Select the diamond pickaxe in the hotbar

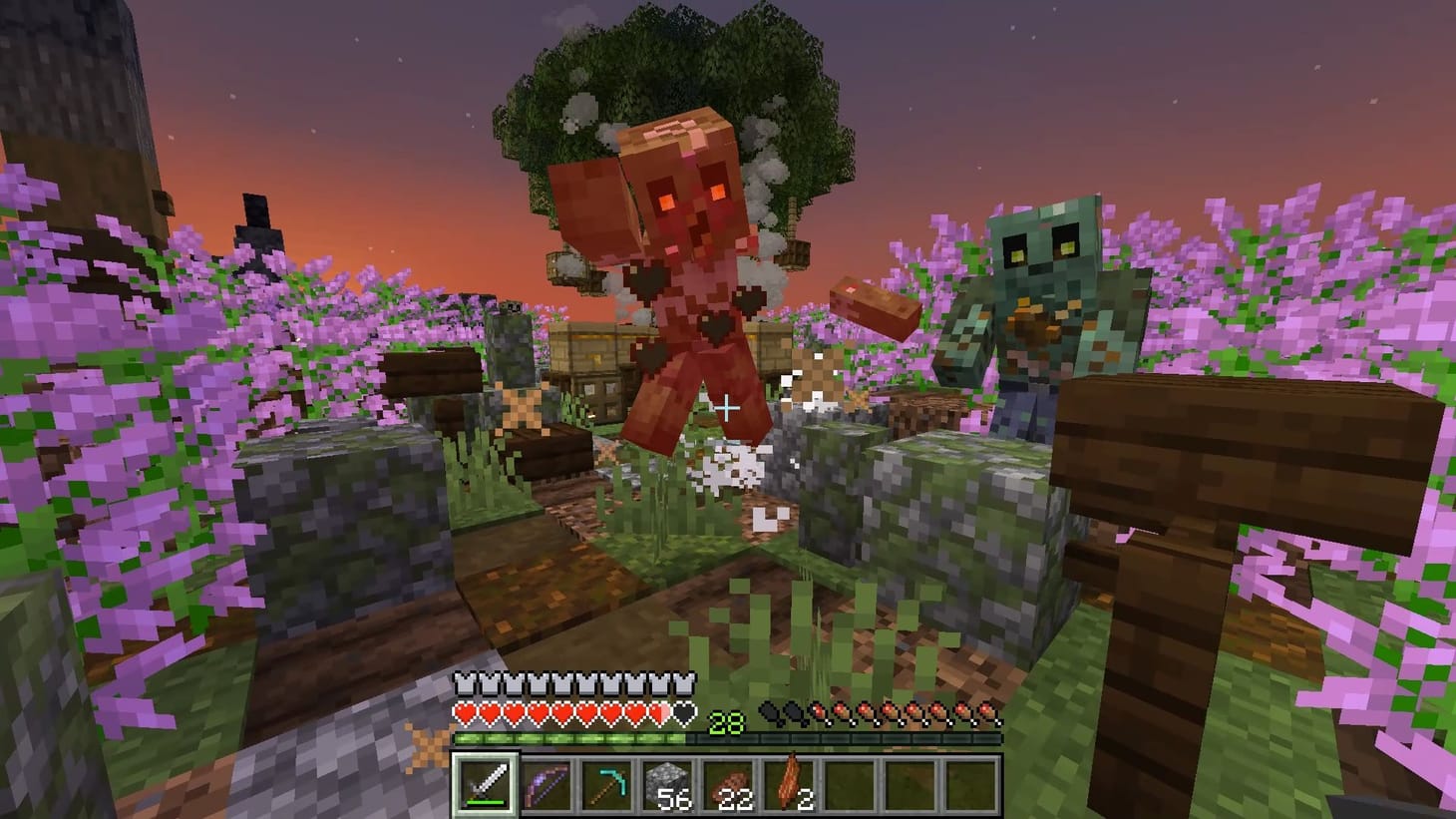(x=608, y=786)
